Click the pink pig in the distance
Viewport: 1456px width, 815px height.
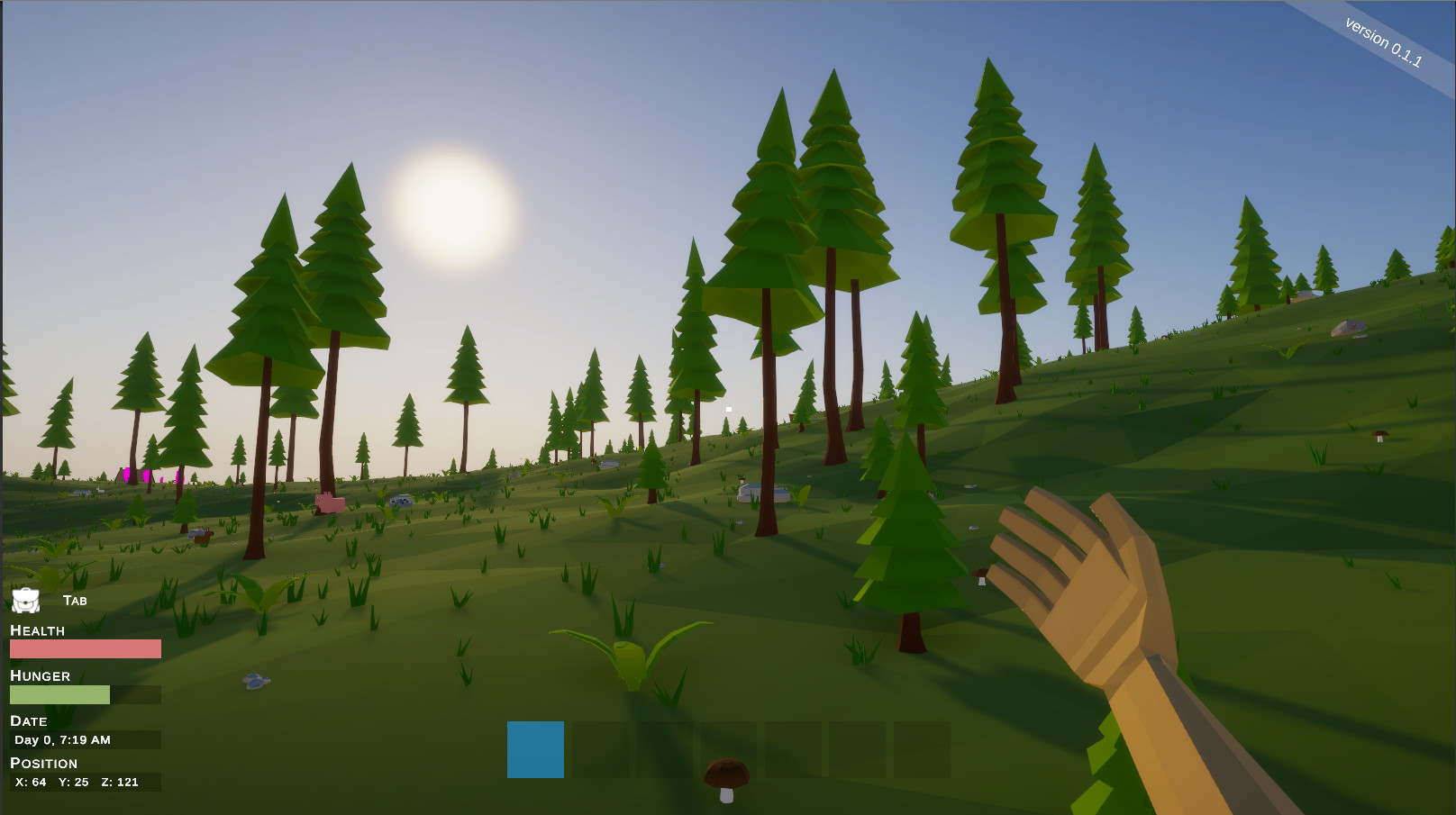click(x=331, y=504)
